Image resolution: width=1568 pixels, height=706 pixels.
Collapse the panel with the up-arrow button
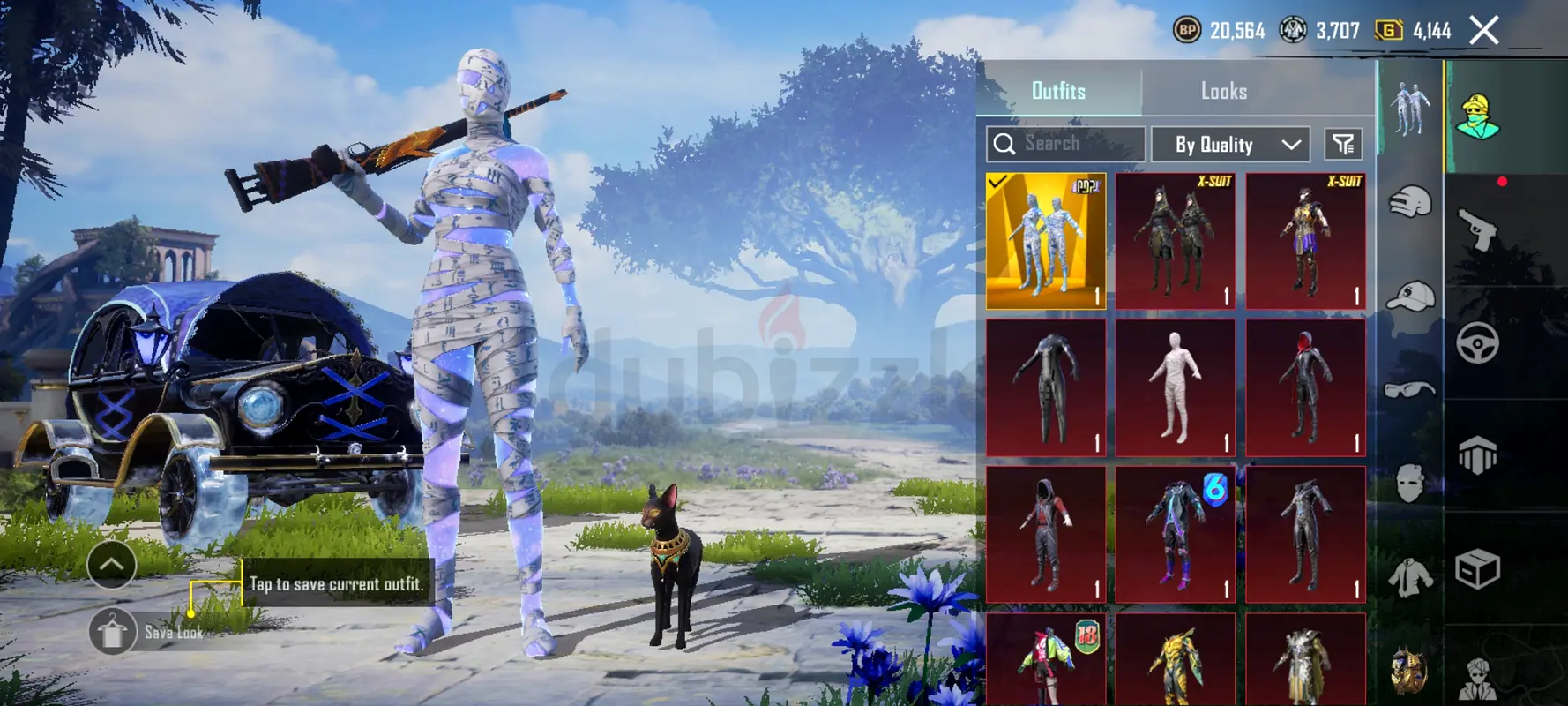tap(111, 565)
